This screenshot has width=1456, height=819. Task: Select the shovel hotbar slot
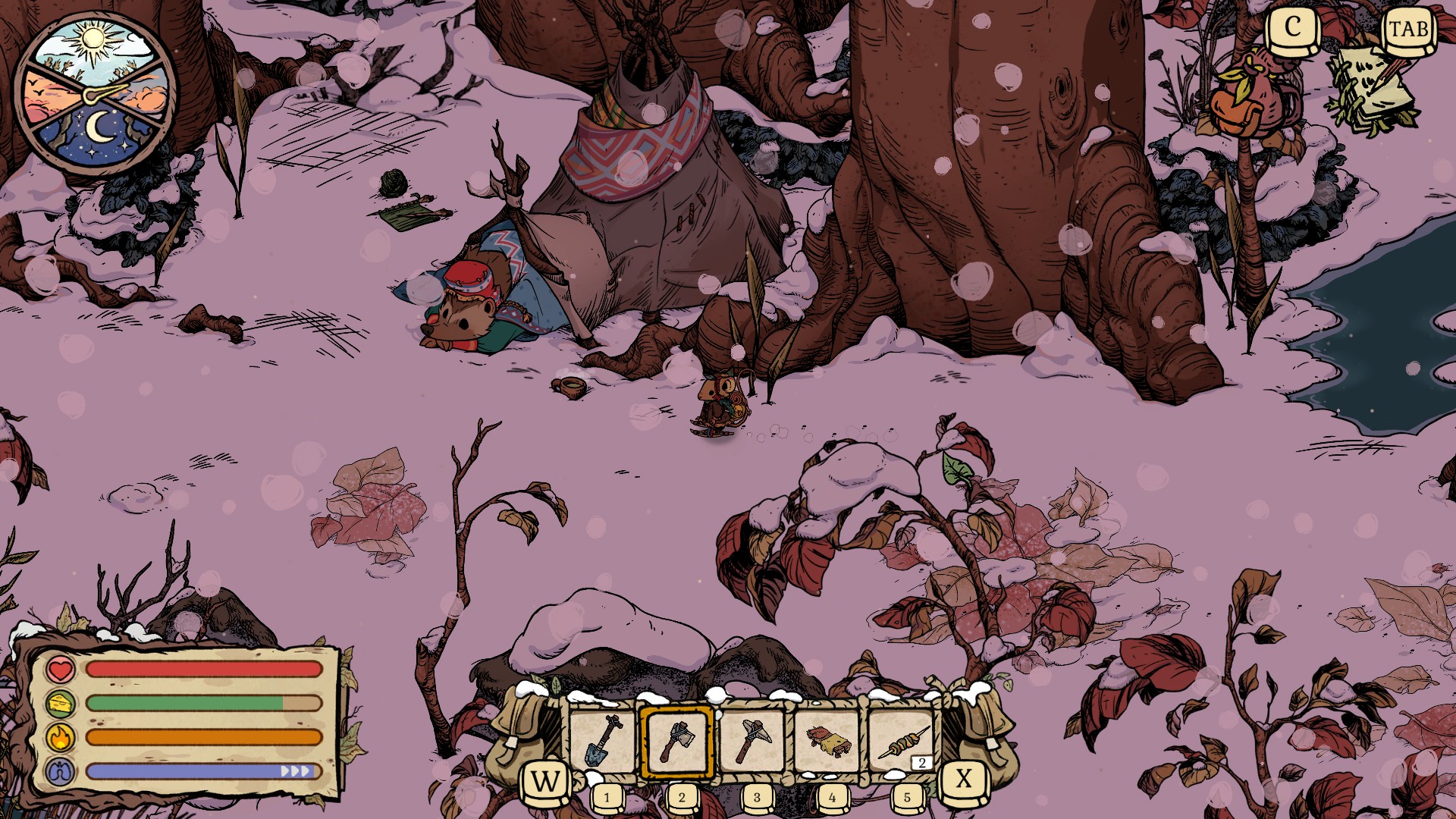coord(603,742)
